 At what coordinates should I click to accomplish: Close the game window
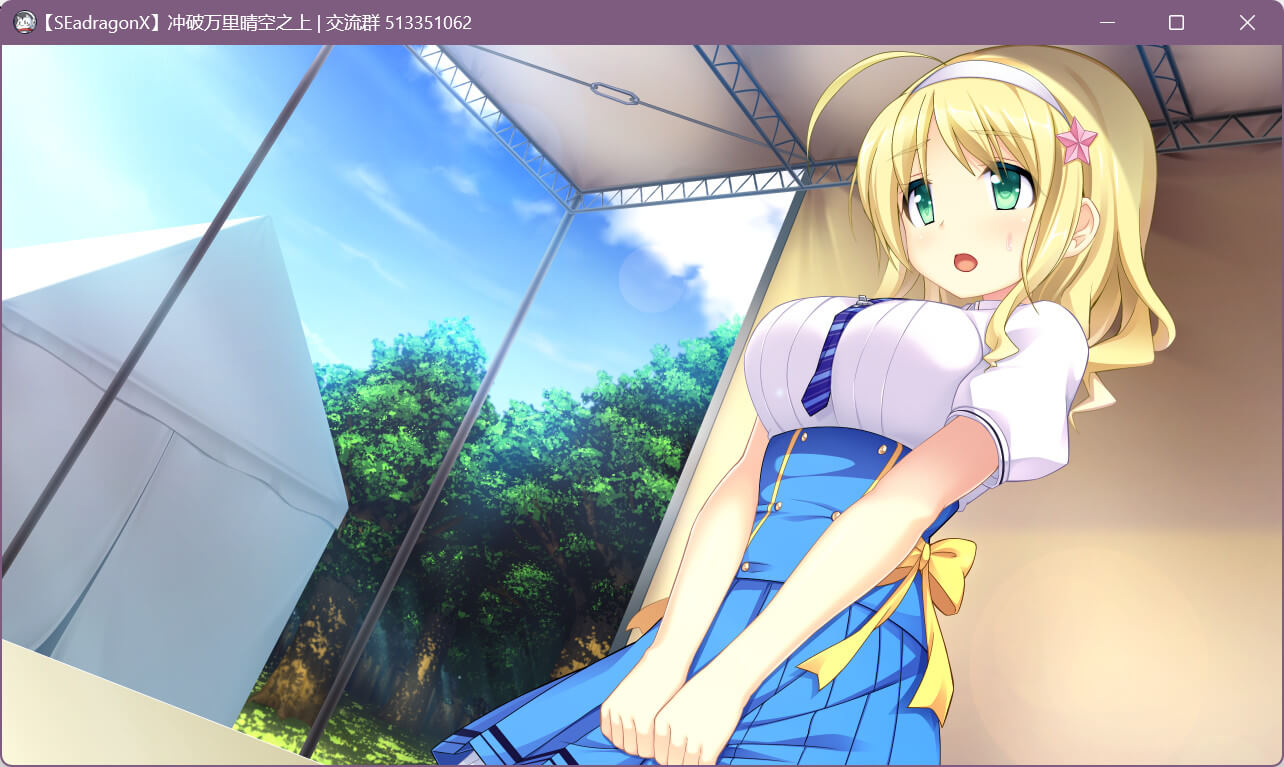pos(1247,22)
